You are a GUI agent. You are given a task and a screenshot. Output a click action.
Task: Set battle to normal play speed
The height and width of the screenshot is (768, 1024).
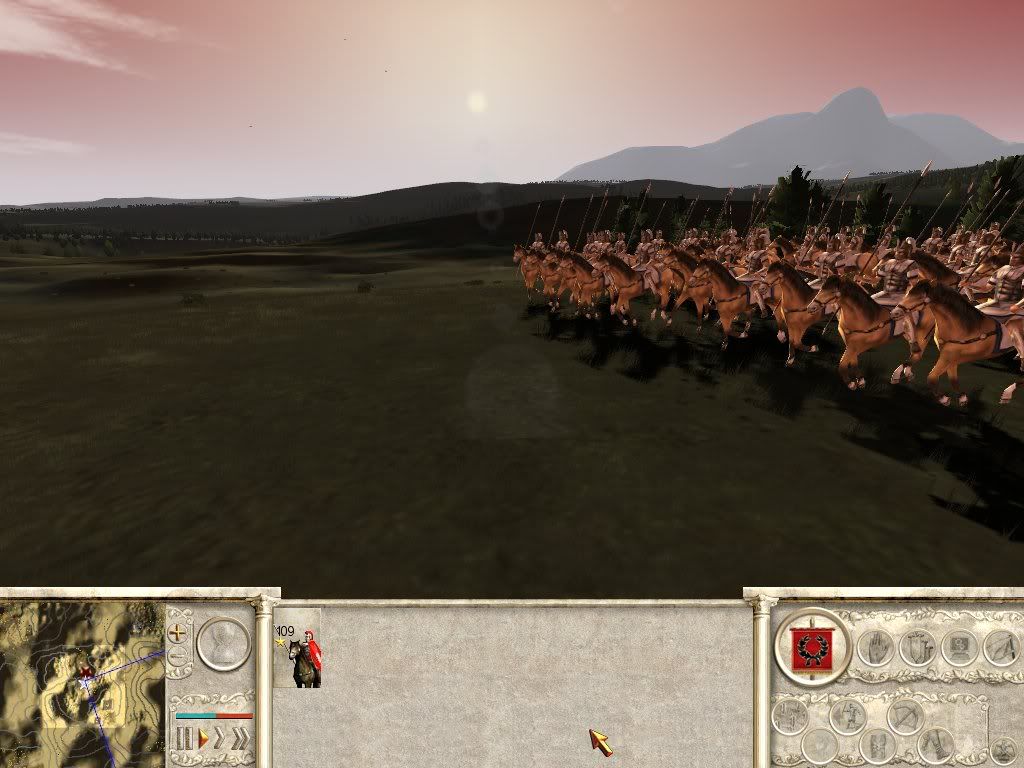[x=202, y=739]
